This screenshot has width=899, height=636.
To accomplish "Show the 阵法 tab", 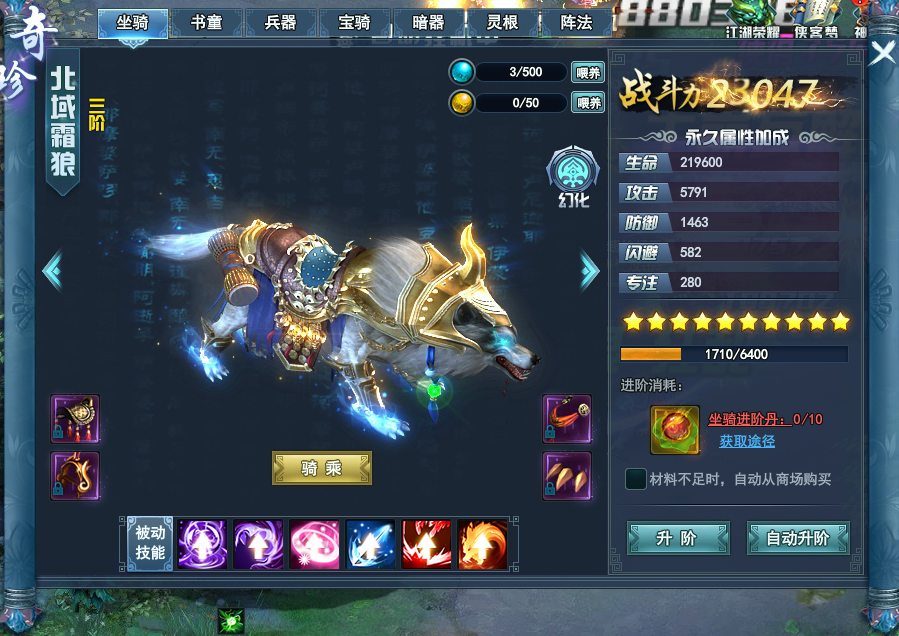I will coord(576,22).
